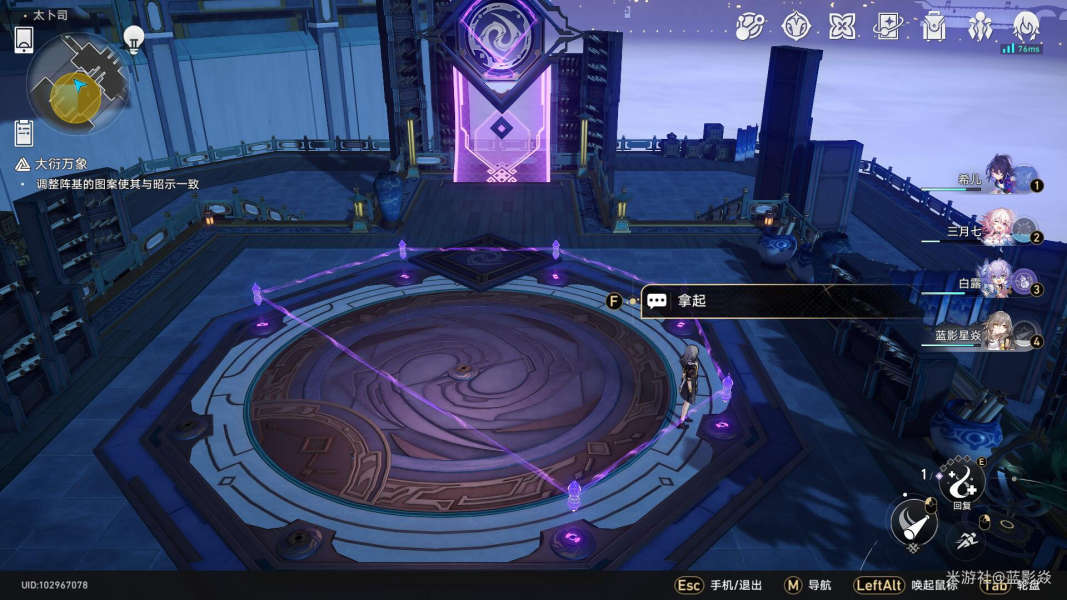
Task: Open the orbiting planets icon
Action: 749,26
